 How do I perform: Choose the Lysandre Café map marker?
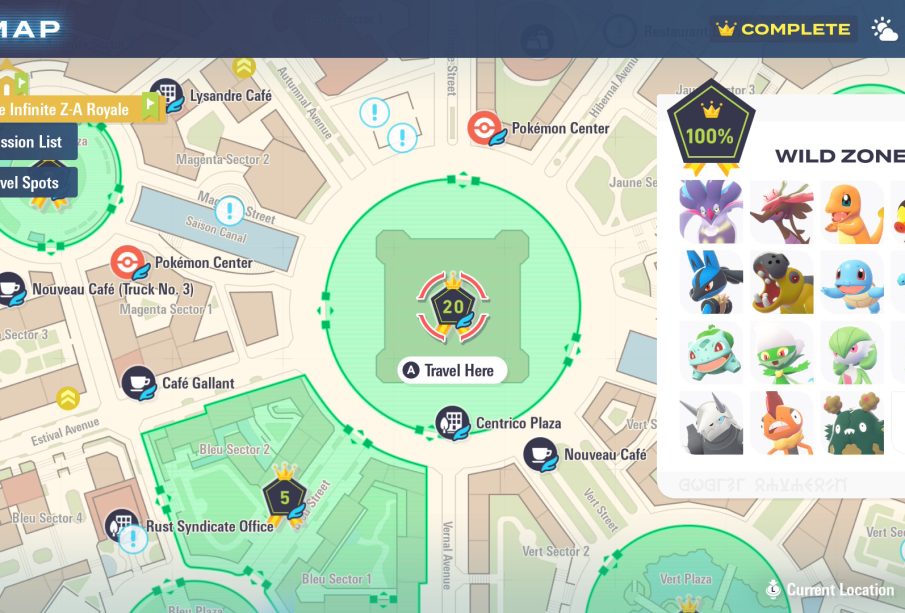click(x=166, y=96)
